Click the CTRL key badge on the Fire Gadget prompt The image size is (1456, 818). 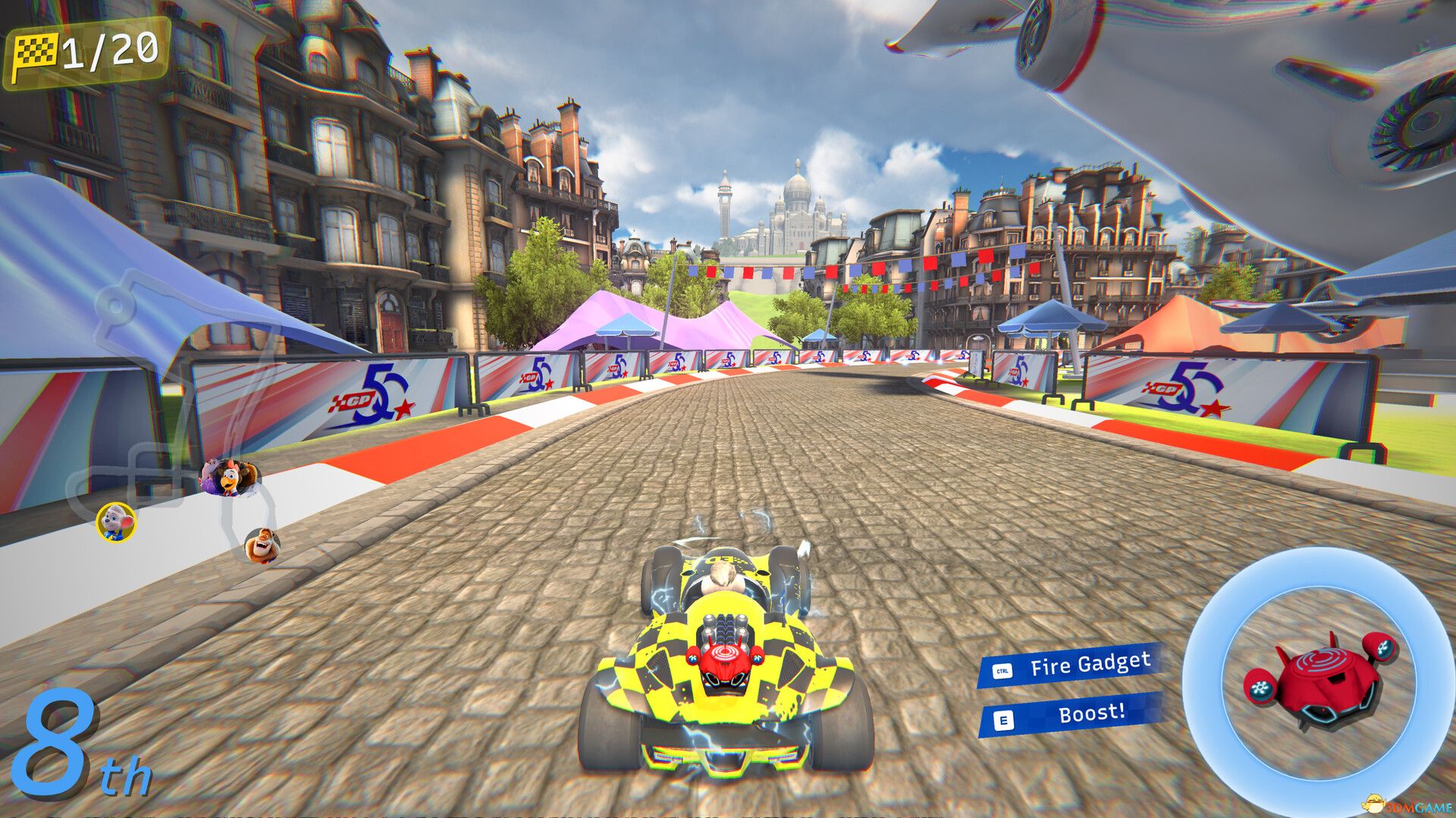[1003, 670]
